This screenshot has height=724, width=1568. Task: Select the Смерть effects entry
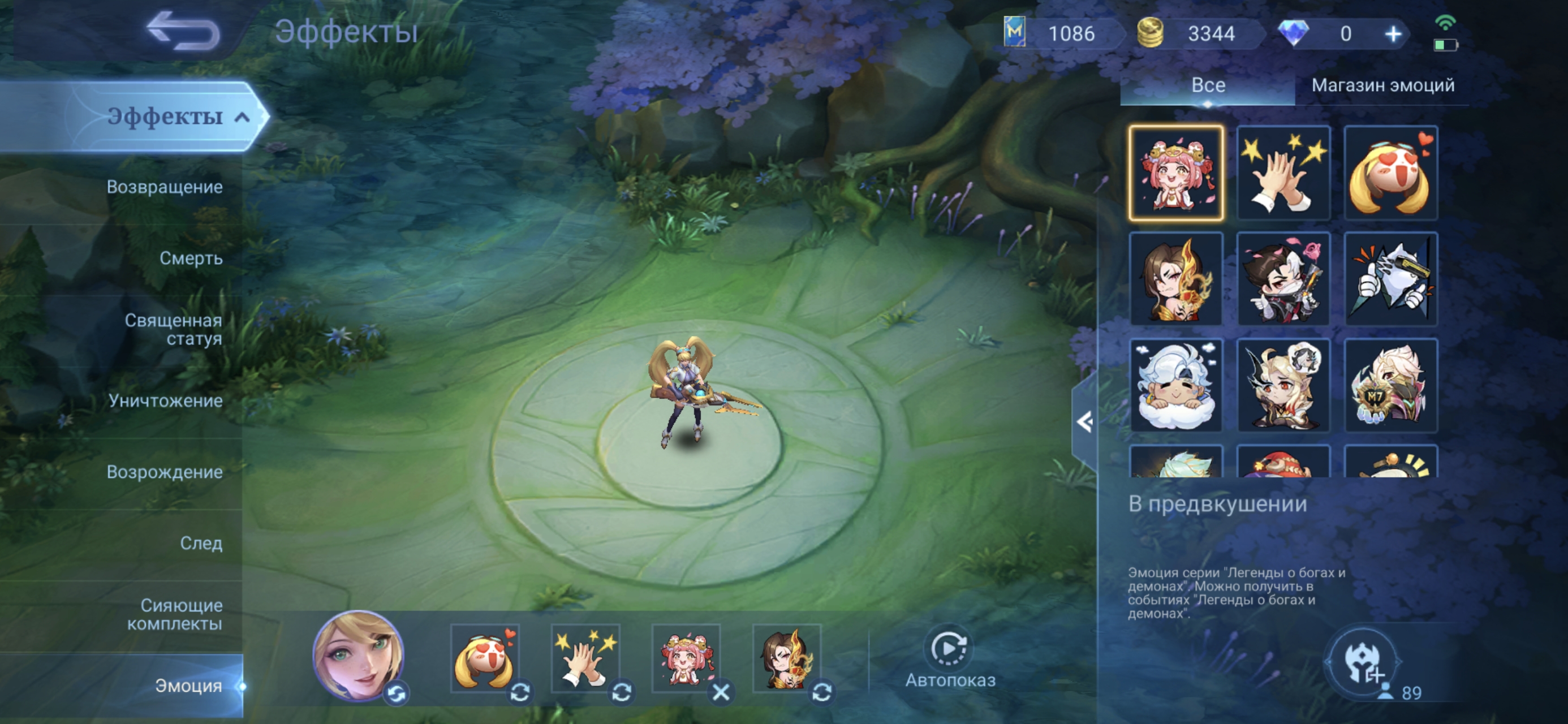pyautogui.click(x=191, y=258)
